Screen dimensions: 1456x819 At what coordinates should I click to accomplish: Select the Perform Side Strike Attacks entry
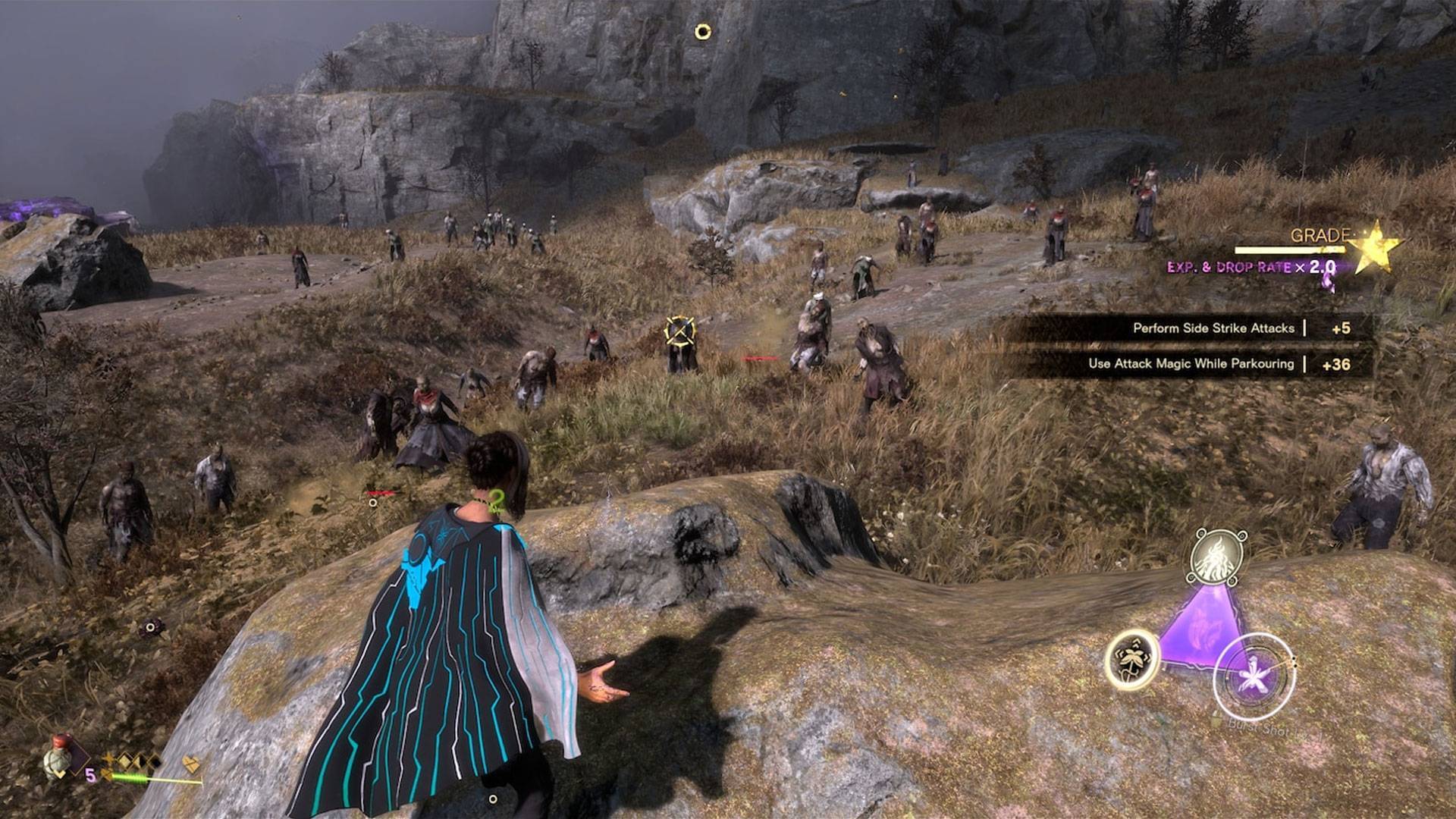point(1213,328)
